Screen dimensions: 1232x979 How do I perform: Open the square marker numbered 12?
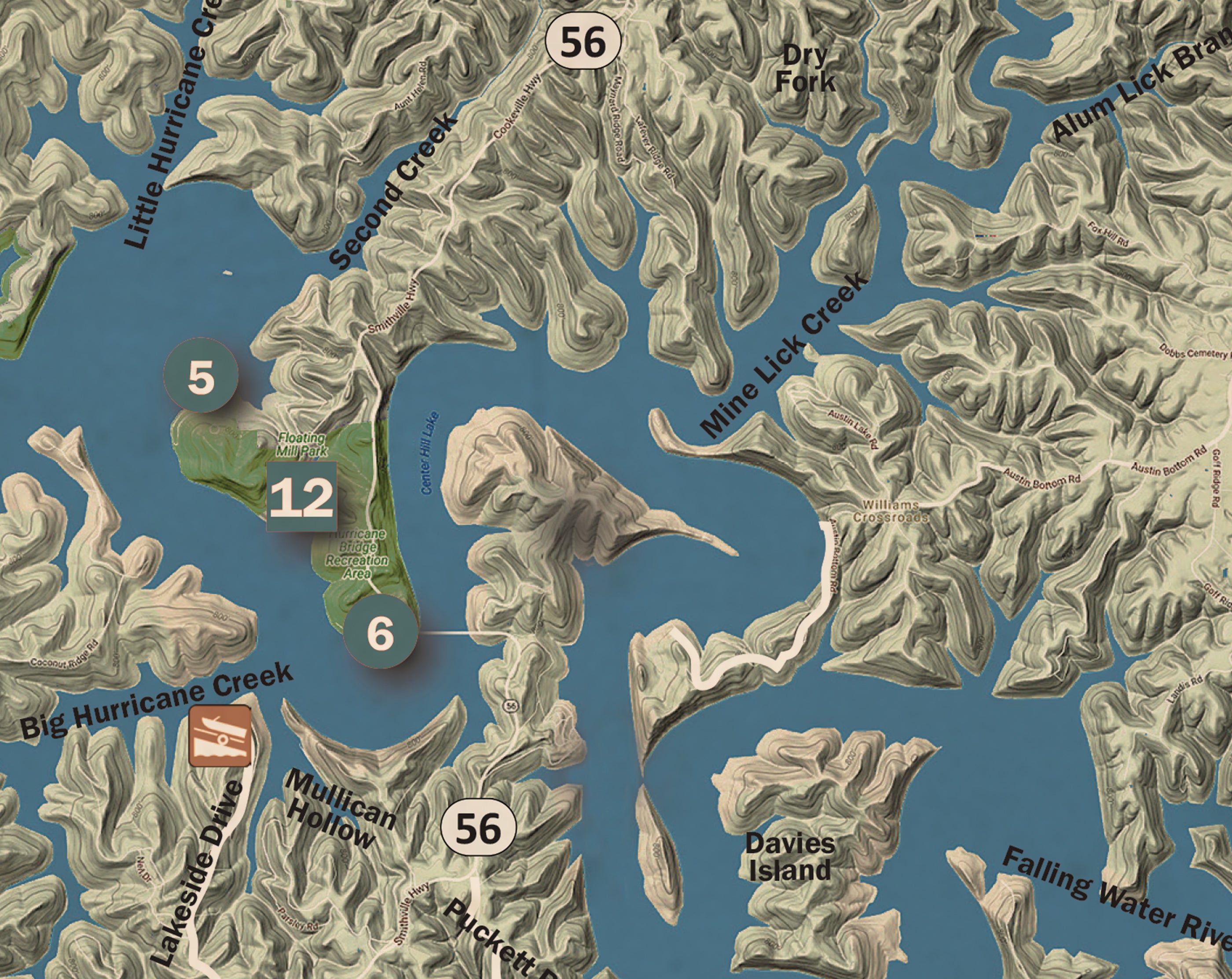pyautogui.click(x=302, y=497)
